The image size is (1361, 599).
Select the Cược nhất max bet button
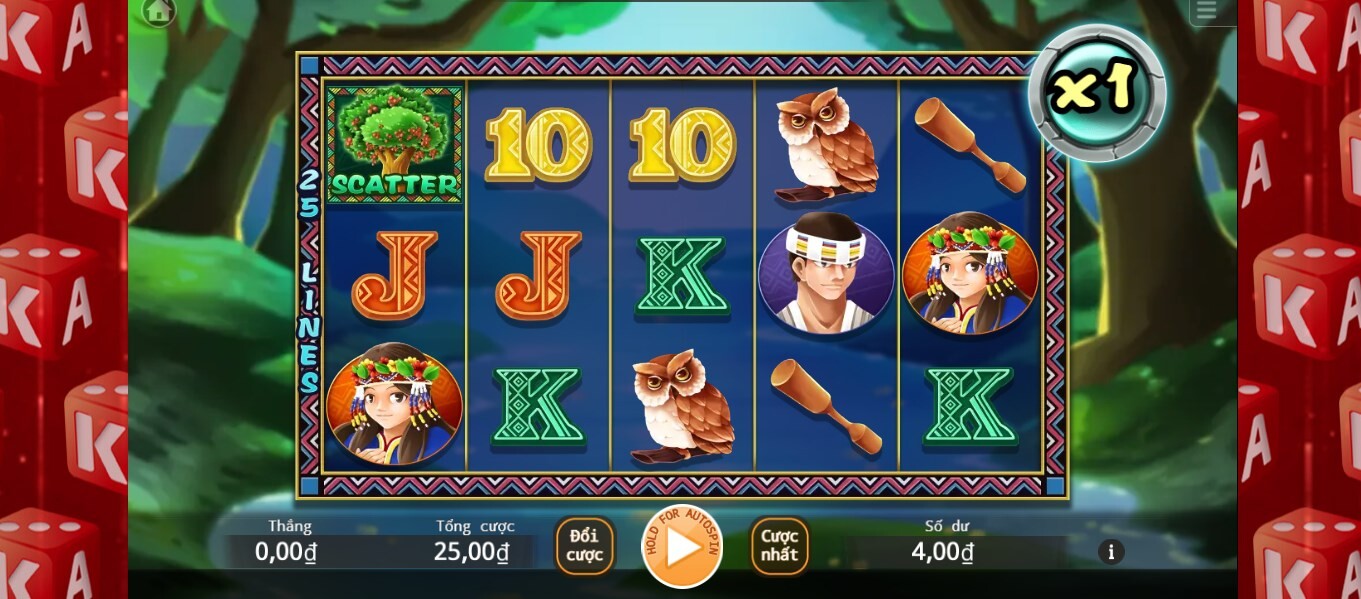779,547
